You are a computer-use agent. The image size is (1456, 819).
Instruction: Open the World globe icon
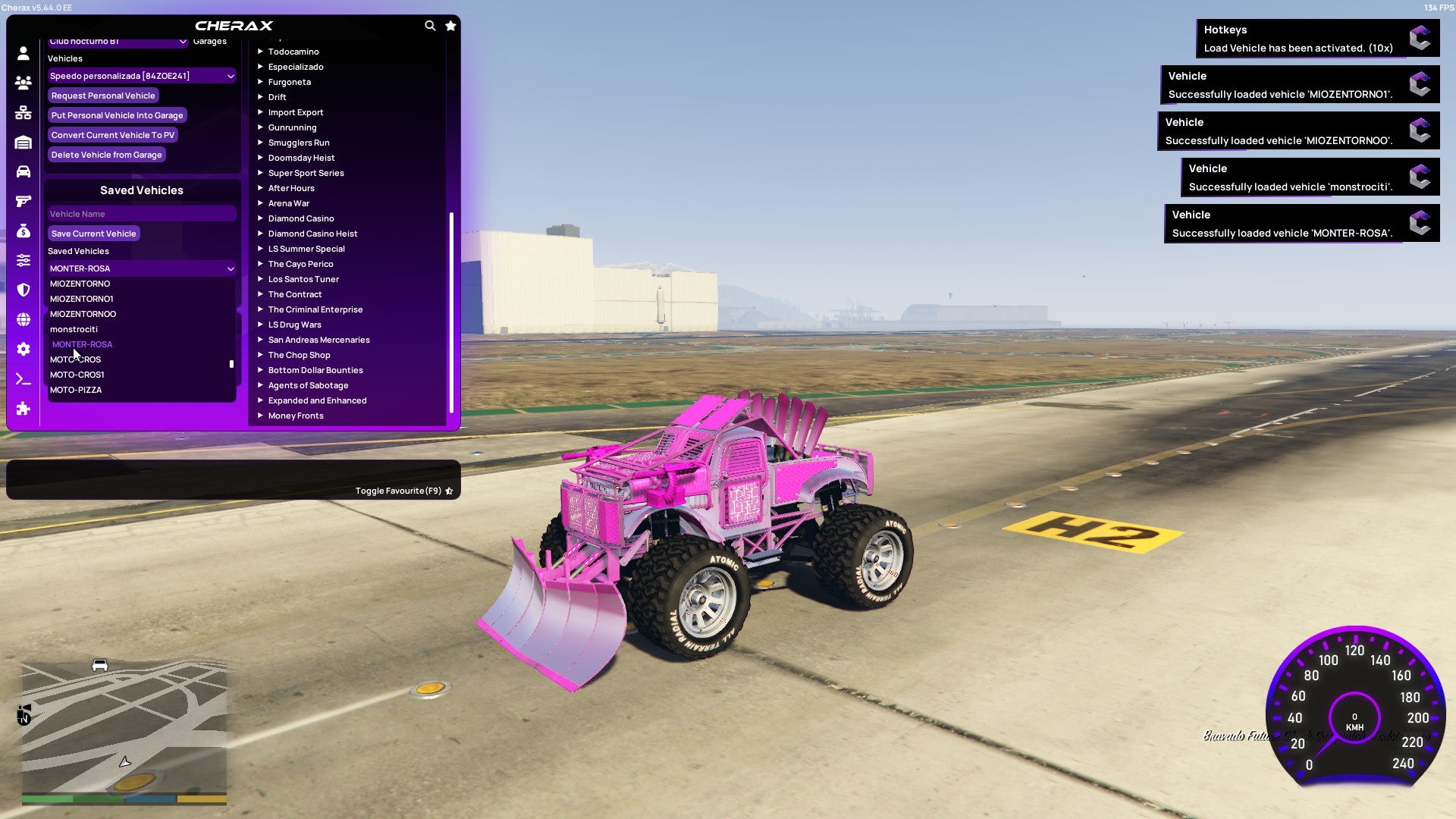pyautogui.click(x=23, y=319)
